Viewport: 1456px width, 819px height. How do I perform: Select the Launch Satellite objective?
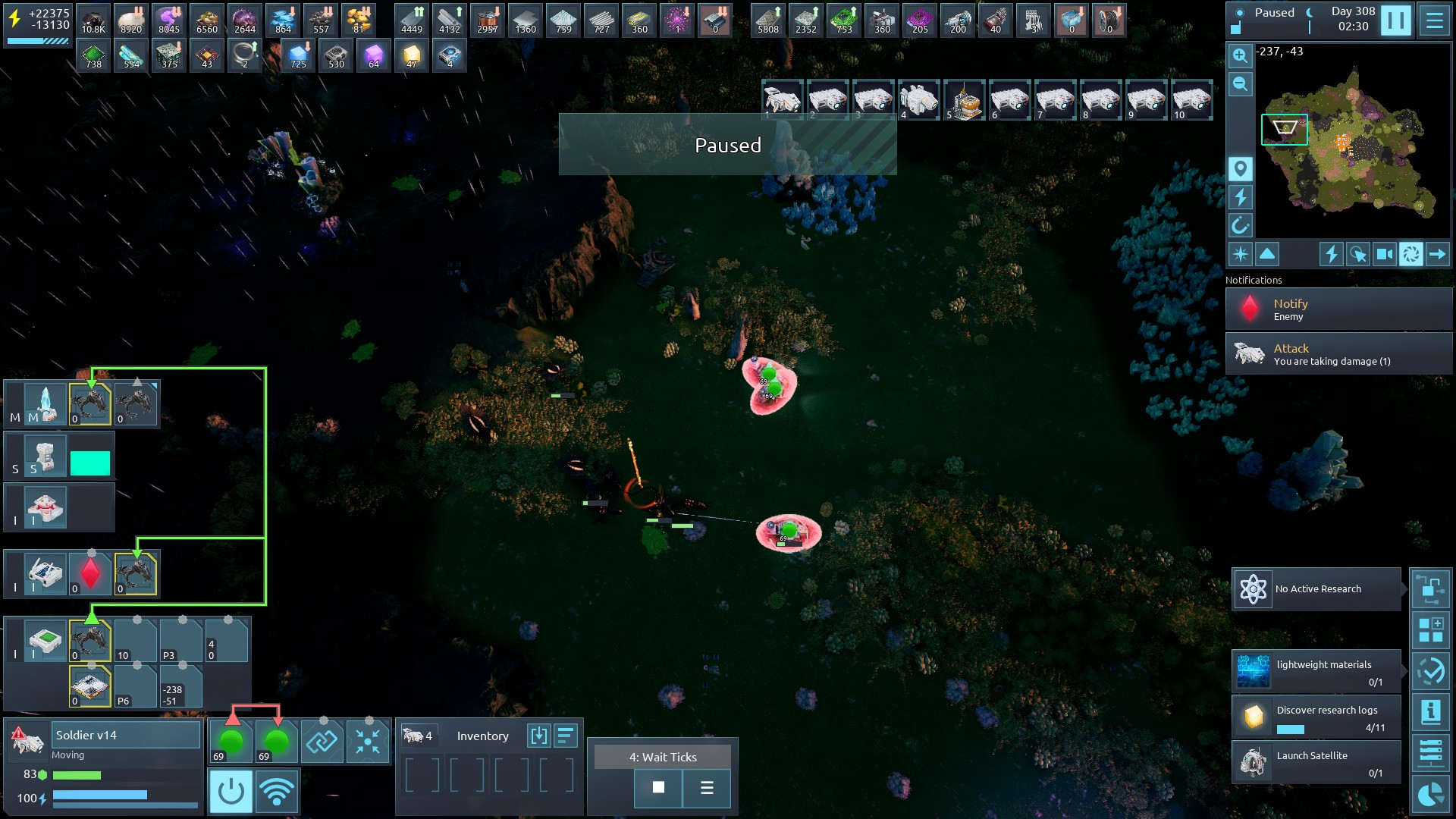click(1316, 763)
